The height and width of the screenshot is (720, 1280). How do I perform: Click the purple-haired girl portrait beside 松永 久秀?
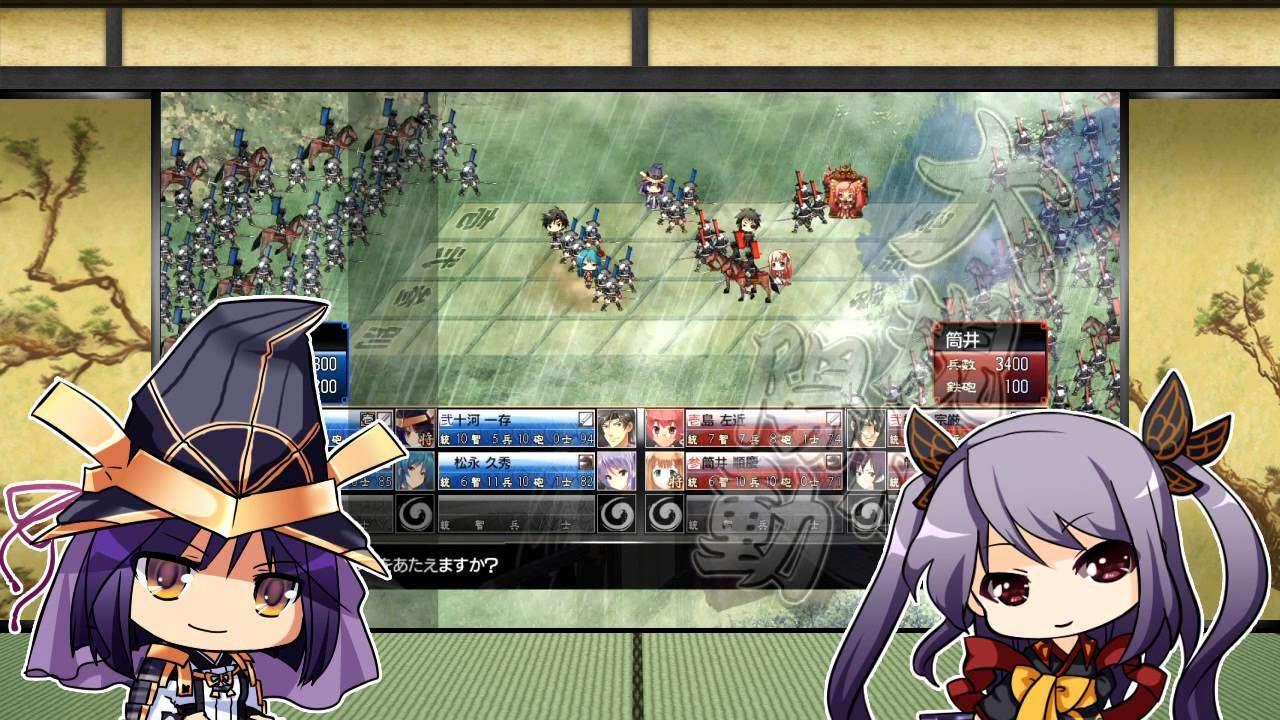tap(616, 470)
